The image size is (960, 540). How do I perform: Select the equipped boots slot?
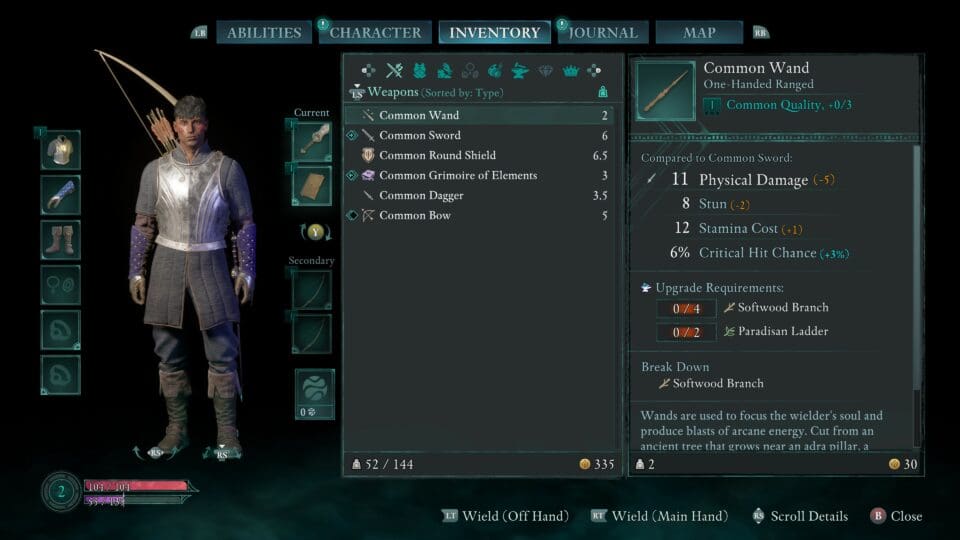pyautogui.click(x=61, y=240)
